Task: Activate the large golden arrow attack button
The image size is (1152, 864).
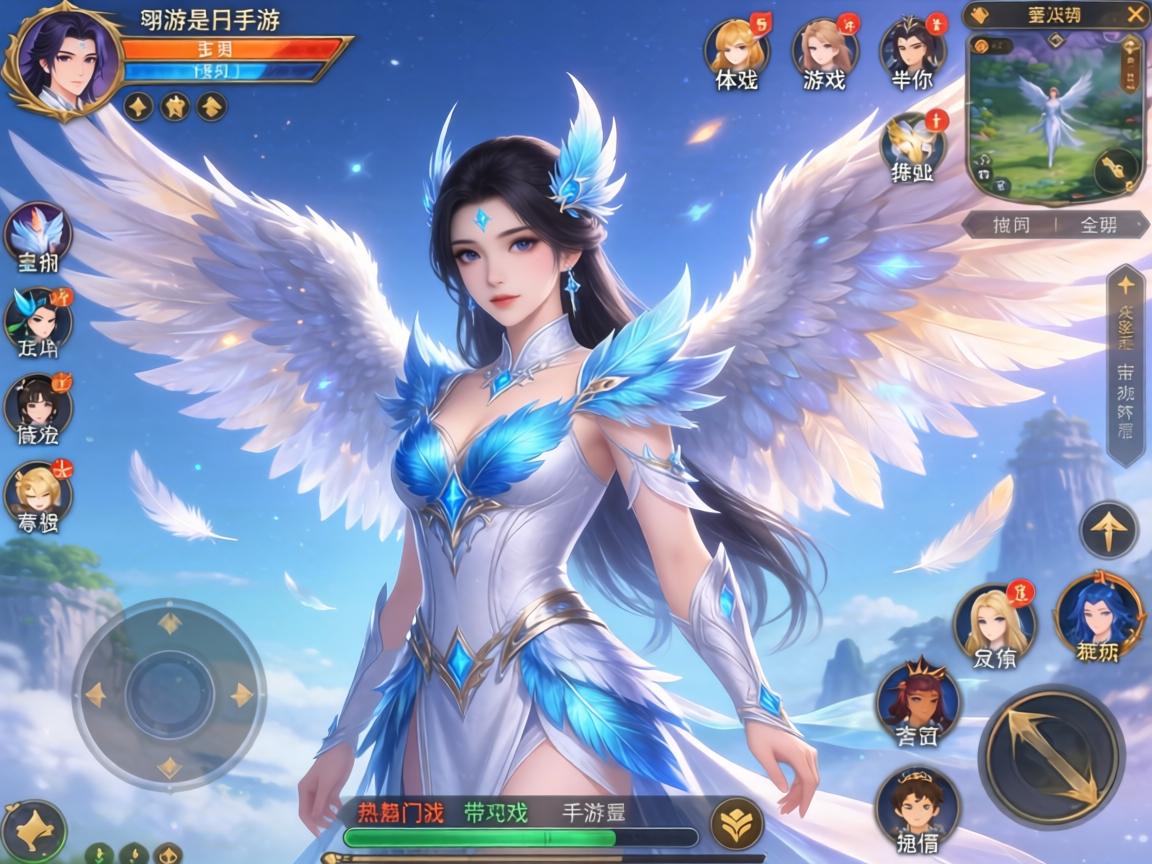Action: (x=1051, y=756)
